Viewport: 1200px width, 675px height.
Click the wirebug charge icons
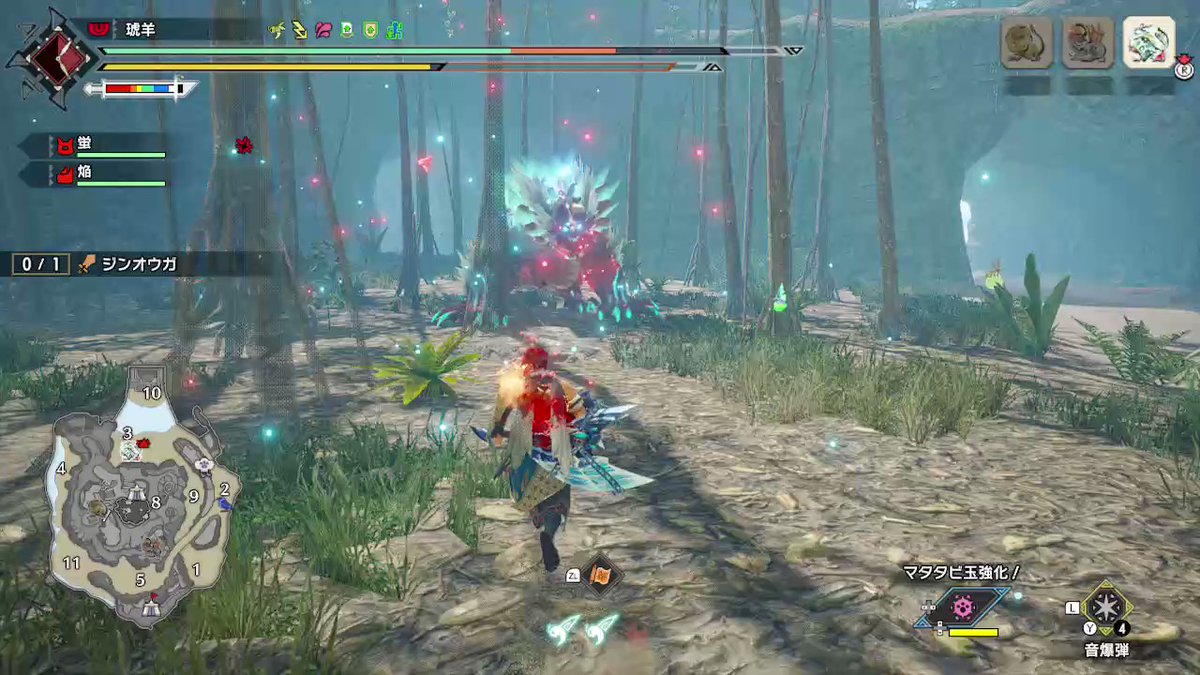(584, 628)
